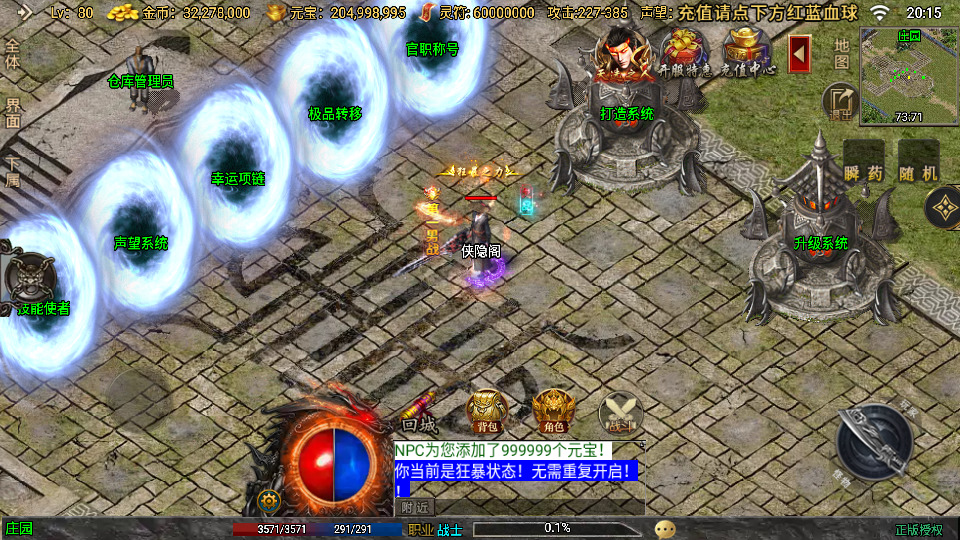Image resolution: width=960 pixels, height=540 pixels.
Task: Tap the main sword attack button
Action: (873, 439)
